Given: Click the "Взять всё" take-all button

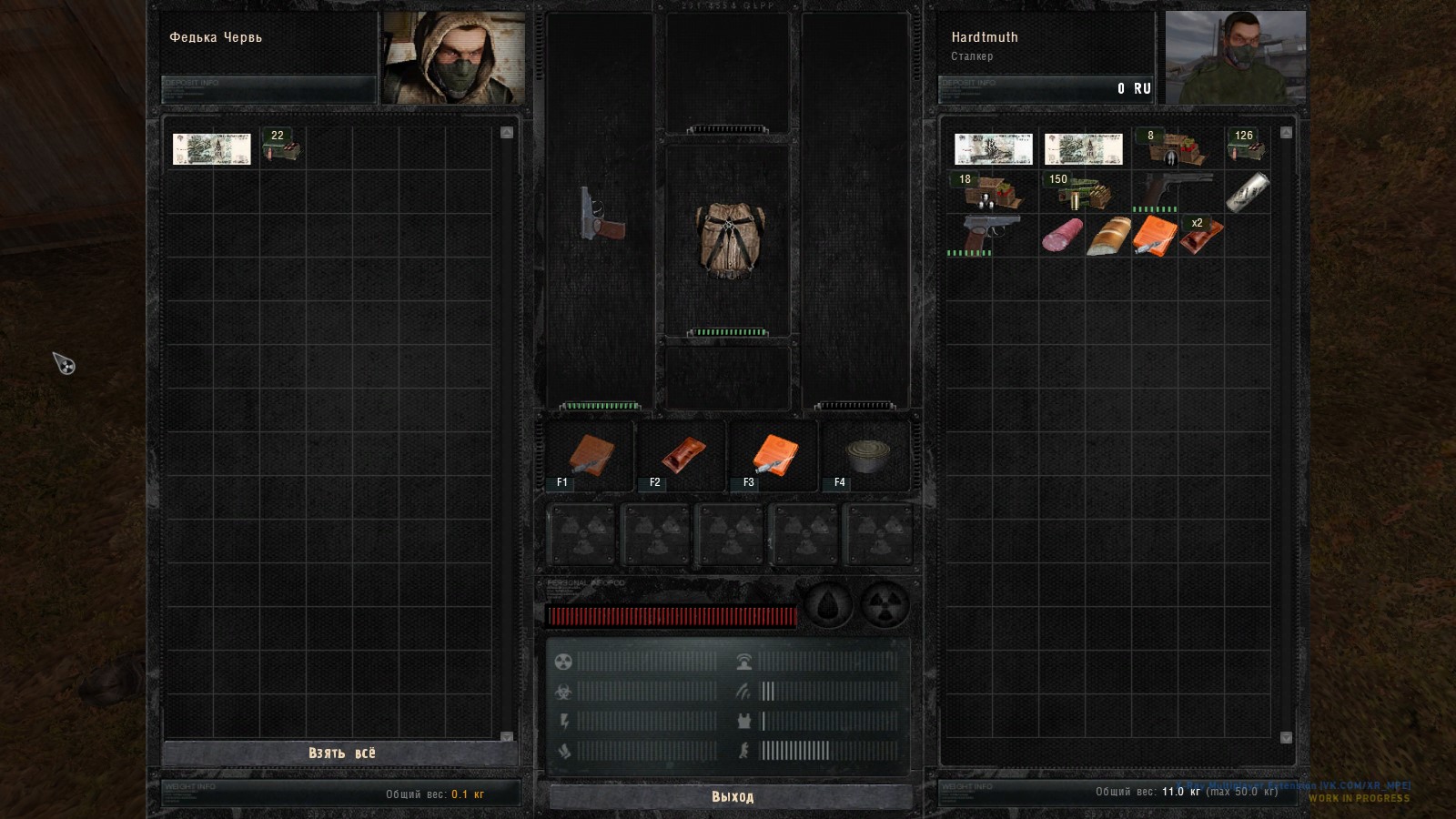Looking at the screenshot, I should [340, 753].
